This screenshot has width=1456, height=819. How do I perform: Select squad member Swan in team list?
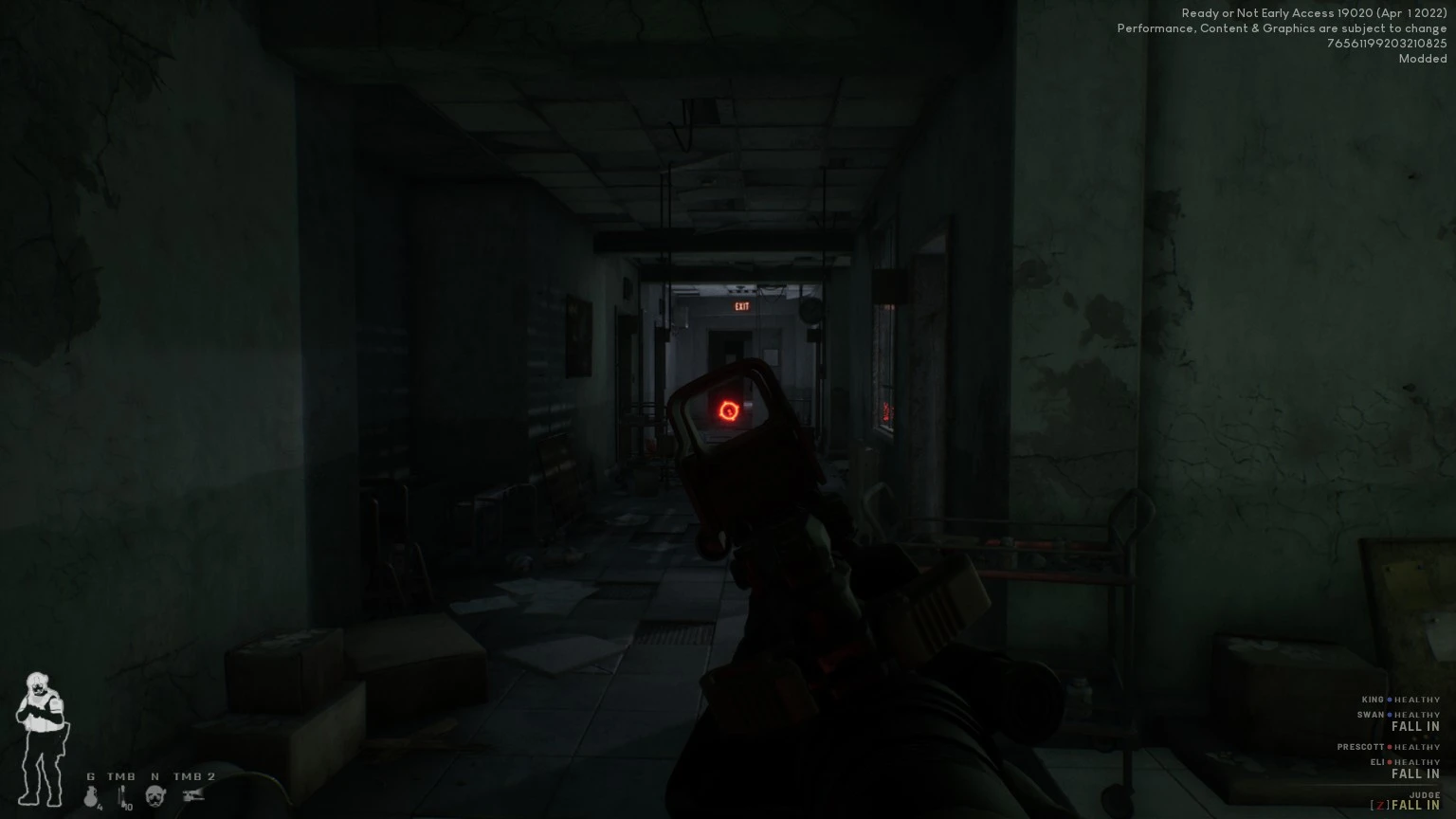(x=1371, y=715)
